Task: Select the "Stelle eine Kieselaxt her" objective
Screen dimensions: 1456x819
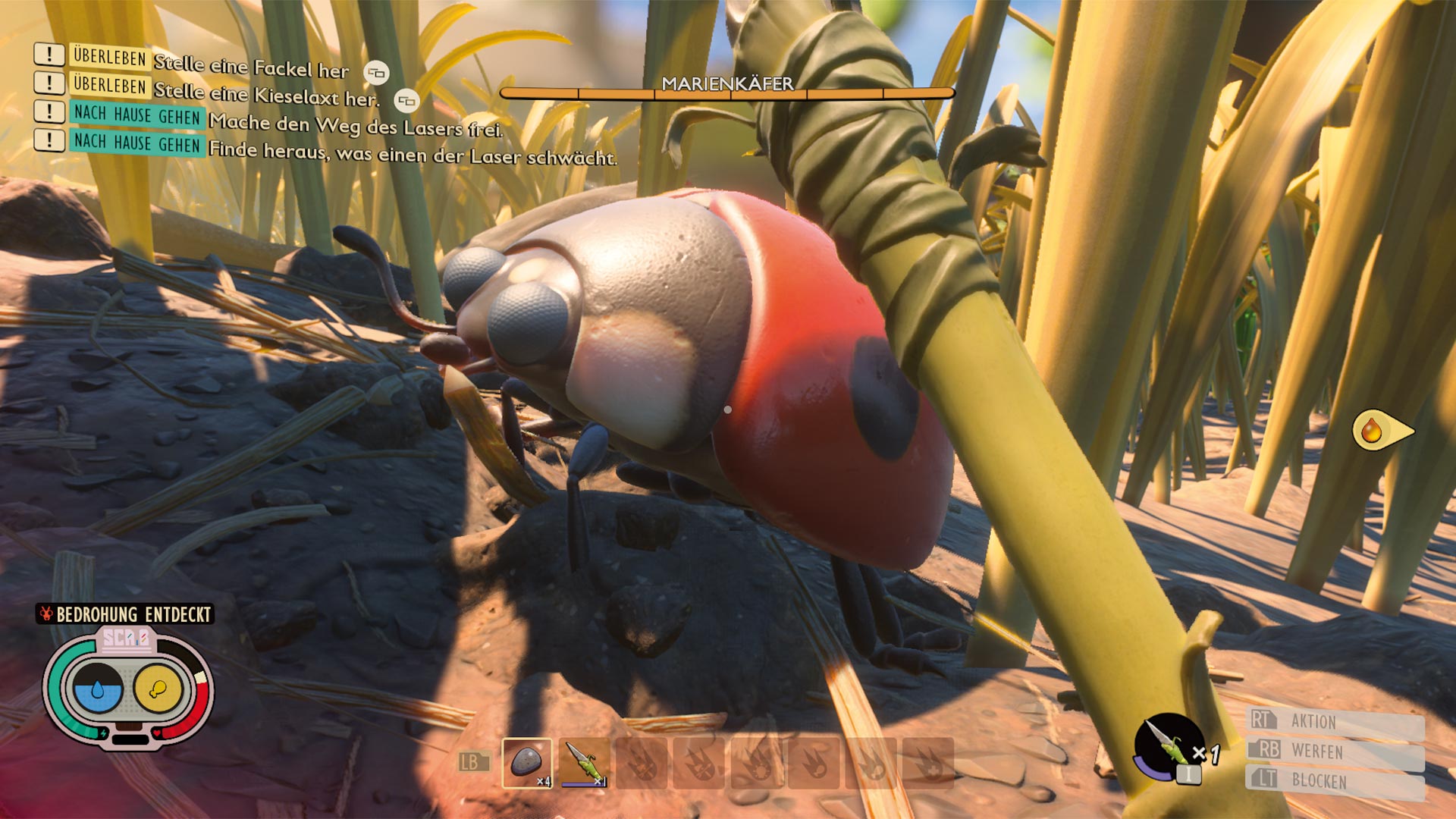Action: click(x=265, y=95)
